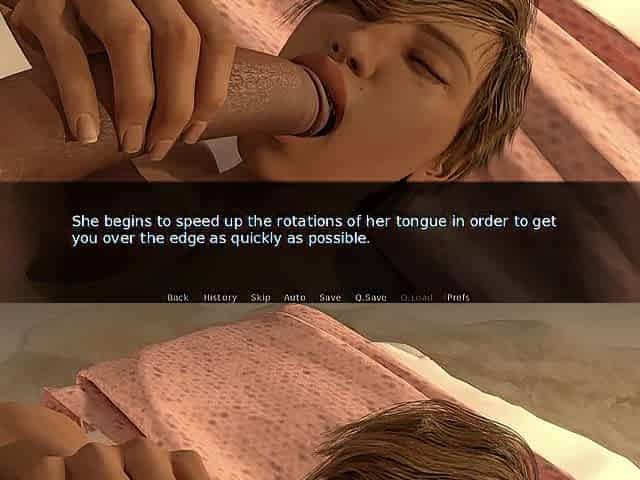
Task: Click Q.Save to quick save
Action: coord(370,297)
